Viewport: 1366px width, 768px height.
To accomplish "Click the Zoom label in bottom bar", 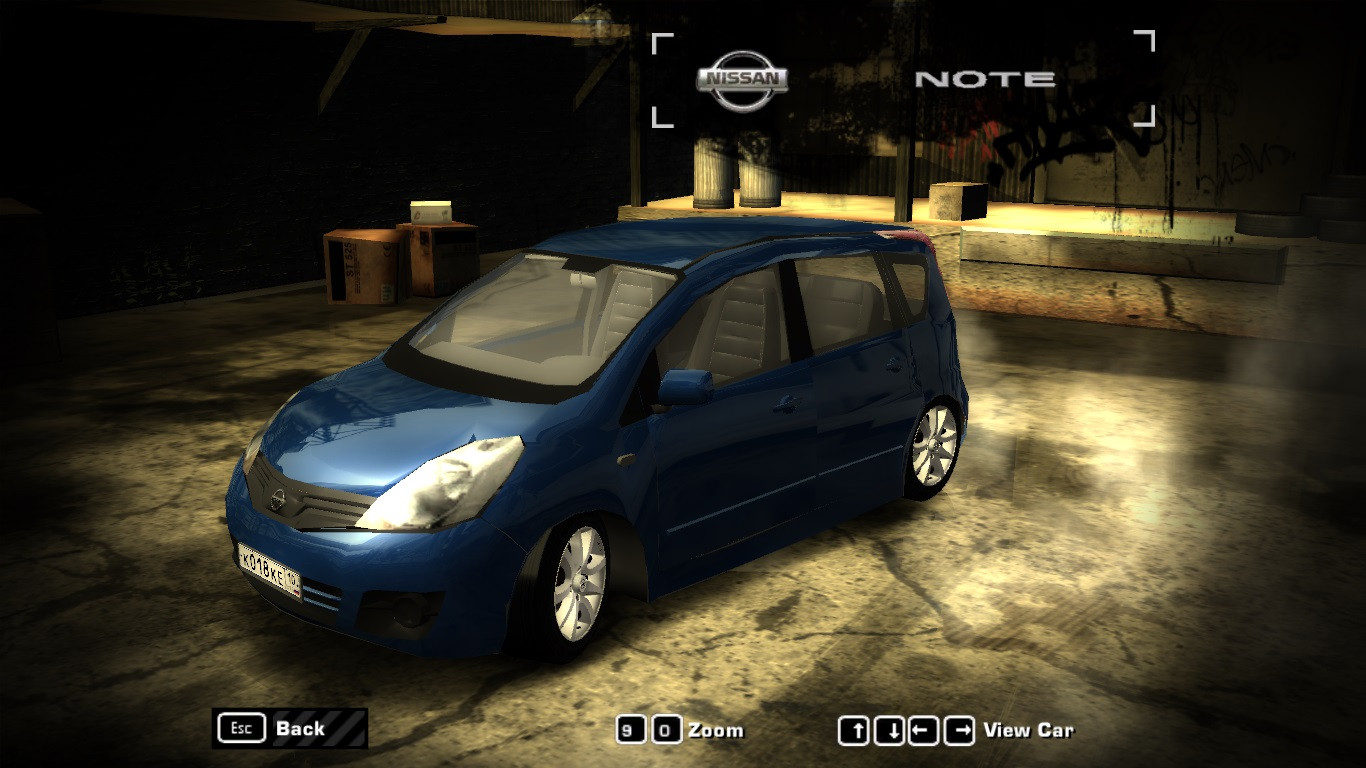I will pyautogui.click(x=716, y=731).
